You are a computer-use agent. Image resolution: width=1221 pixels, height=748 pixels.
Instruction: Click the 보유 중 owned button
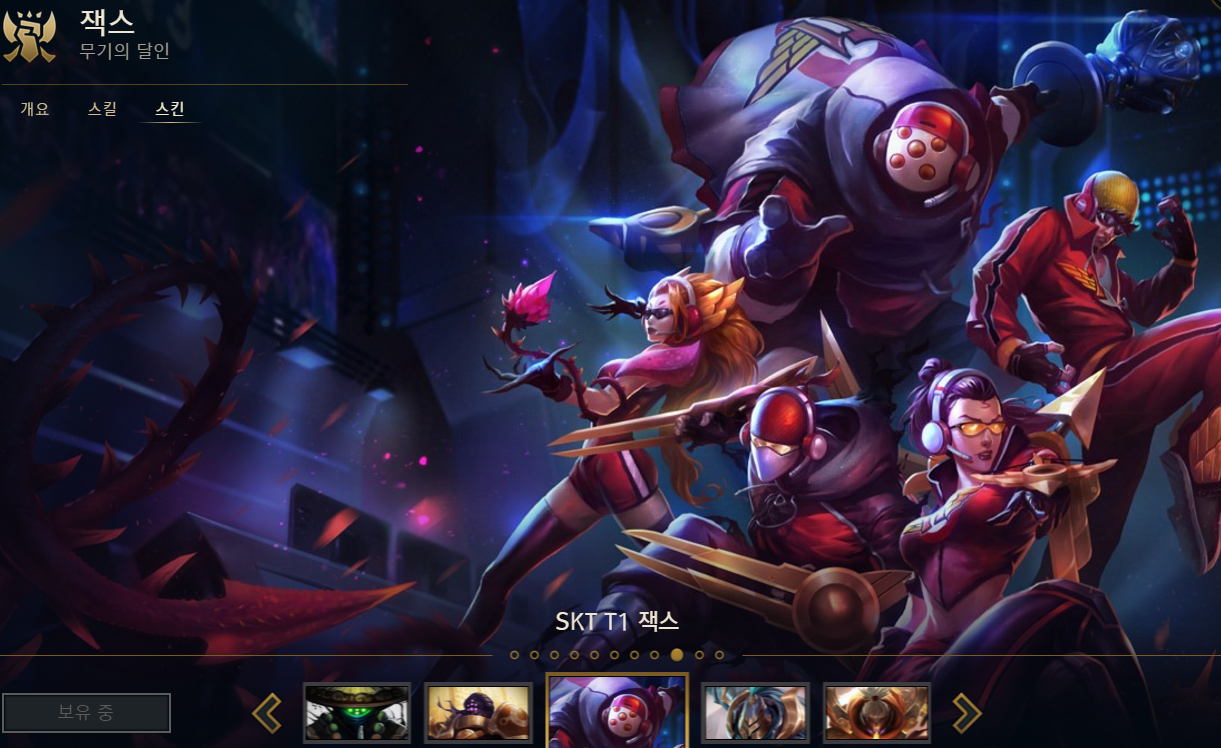[86, 713]
